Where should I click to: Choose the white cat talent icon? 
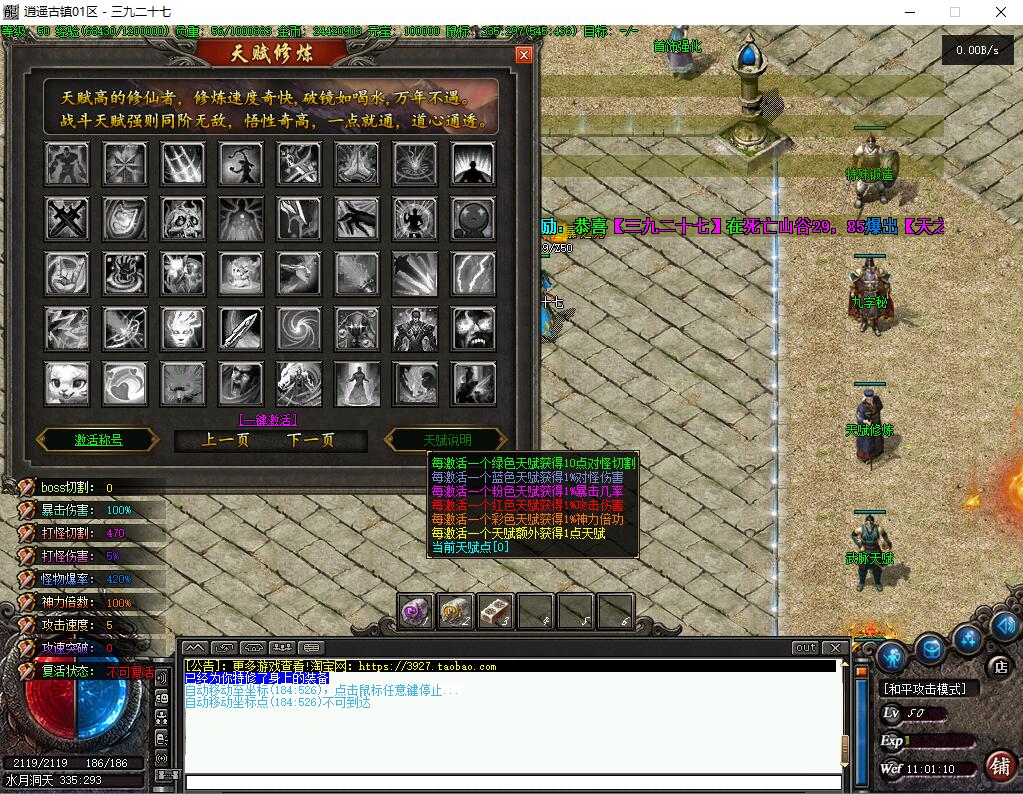pos(67,383)
